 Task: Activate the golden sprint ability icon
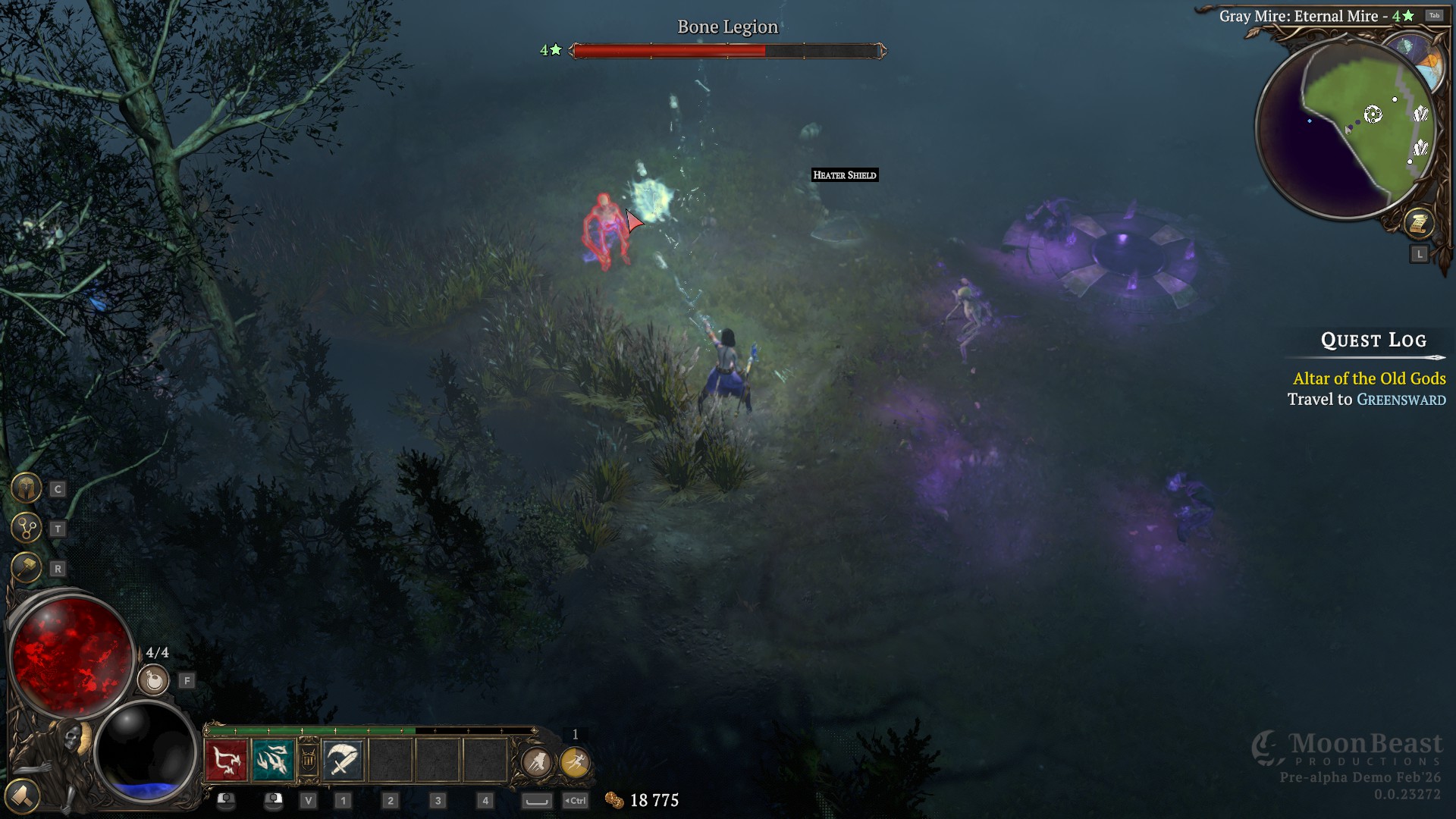click(x=576, y=761)
